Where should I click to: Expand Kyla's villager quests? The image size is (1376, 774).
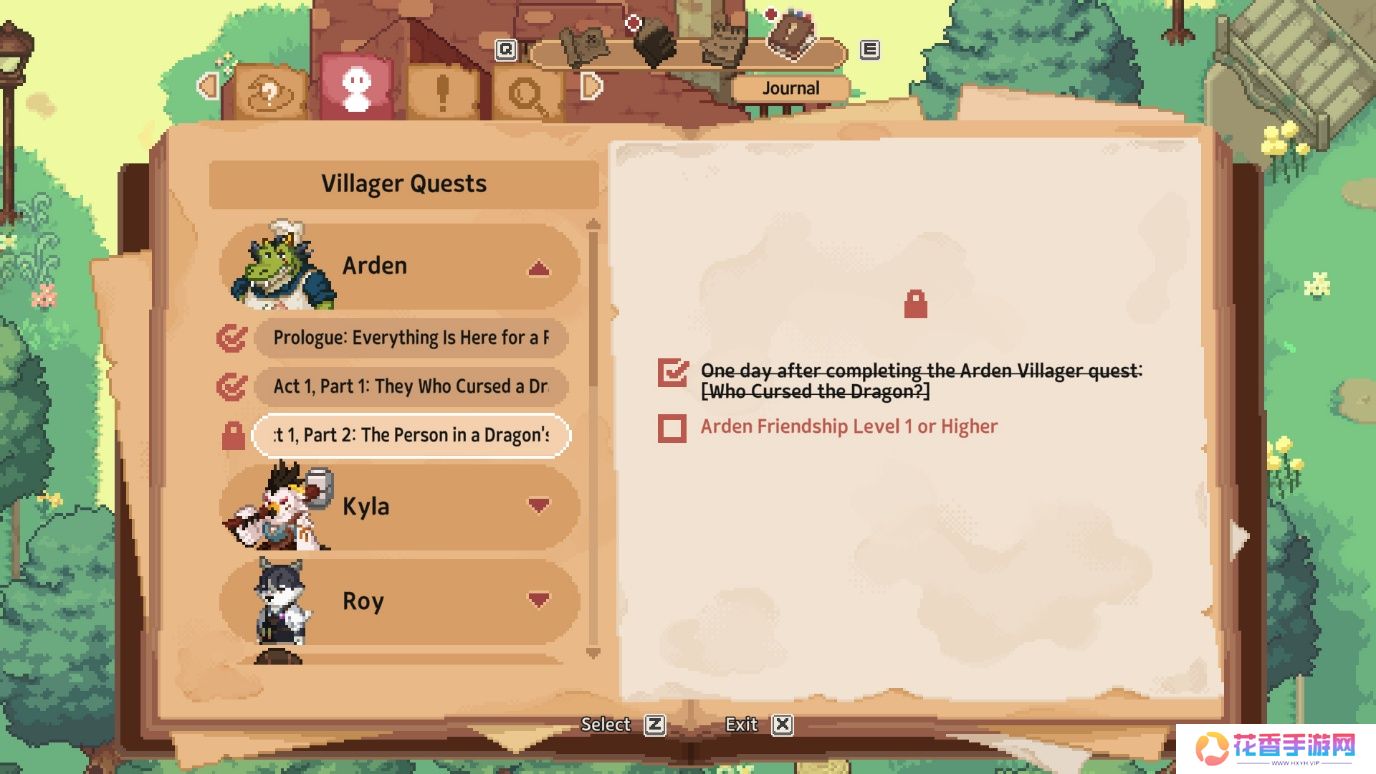click(538, 506)
